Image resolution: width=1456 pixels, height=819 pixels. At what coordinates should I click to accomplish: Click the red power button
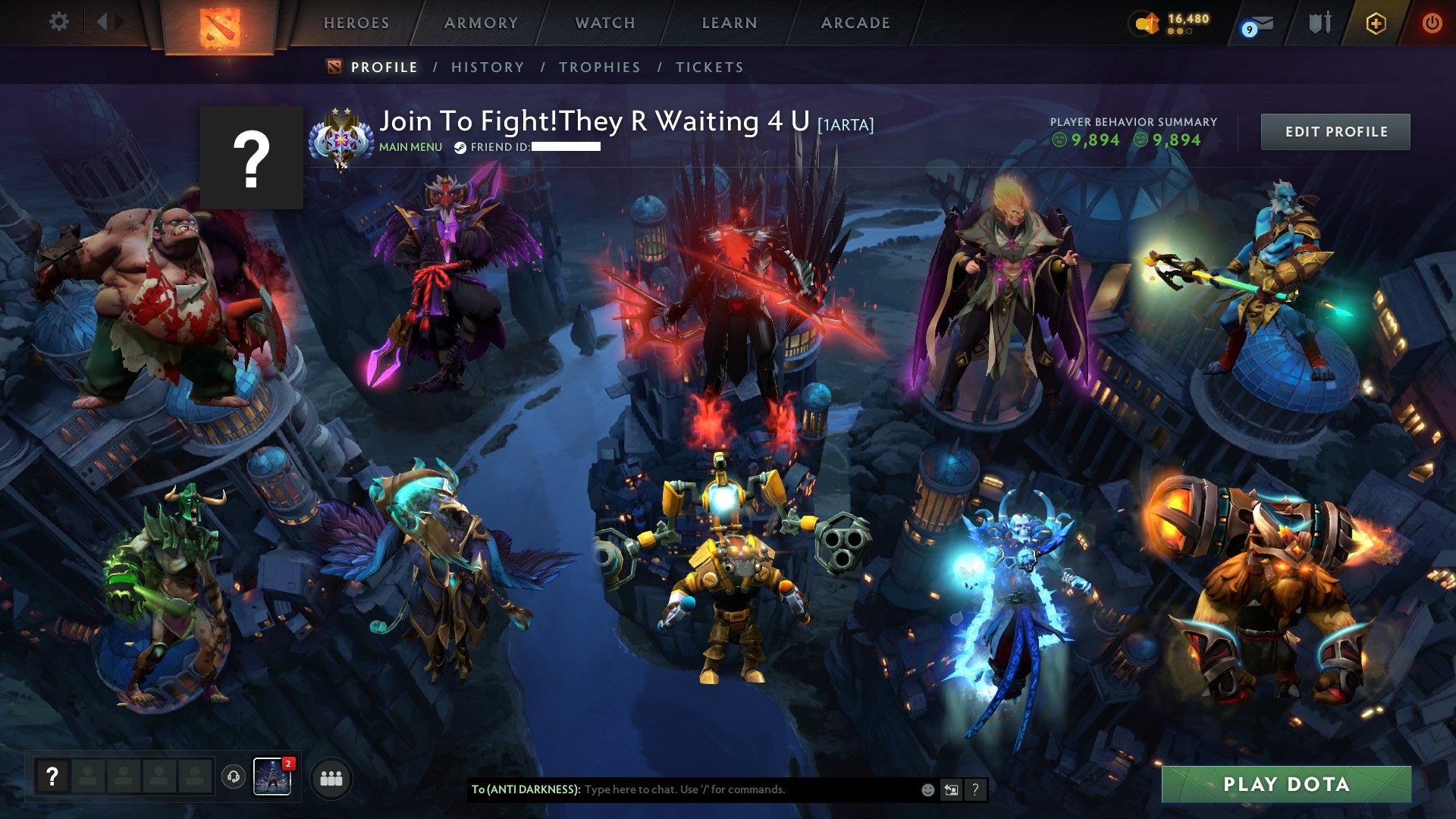pos(1432,23)
